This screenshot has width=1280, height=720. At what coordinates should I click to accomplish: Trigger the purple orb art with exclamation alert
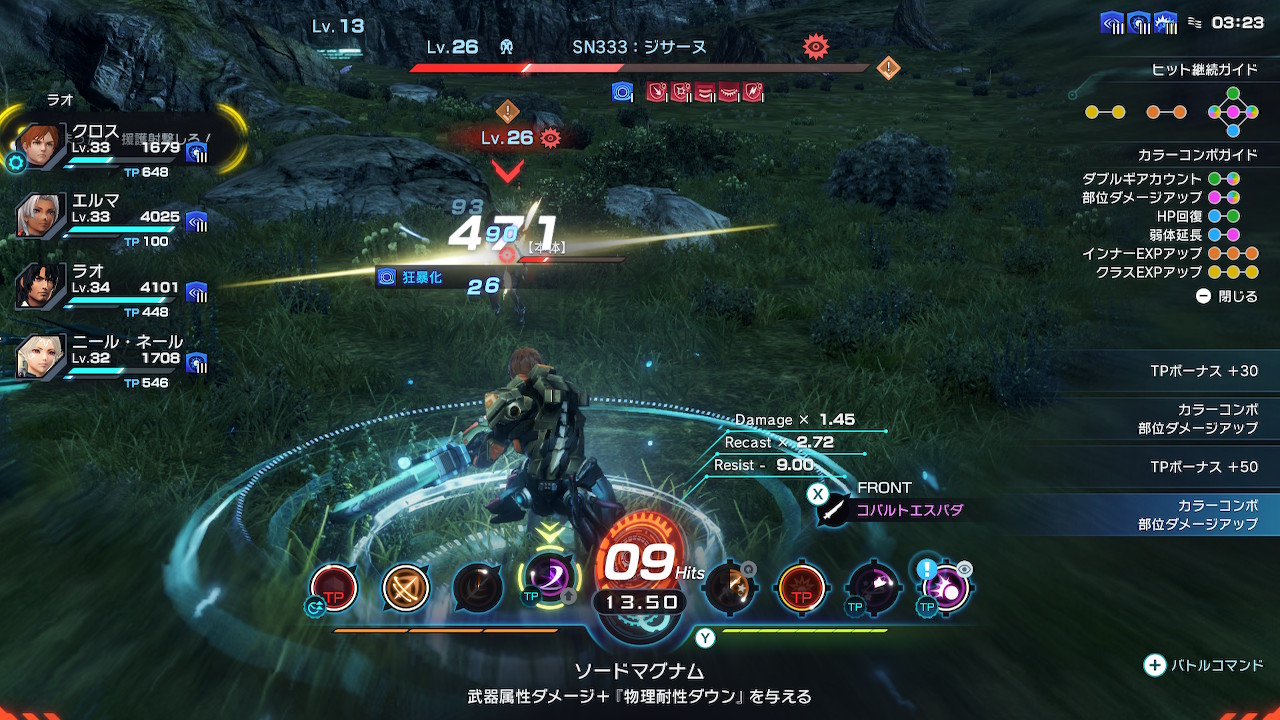945,588
